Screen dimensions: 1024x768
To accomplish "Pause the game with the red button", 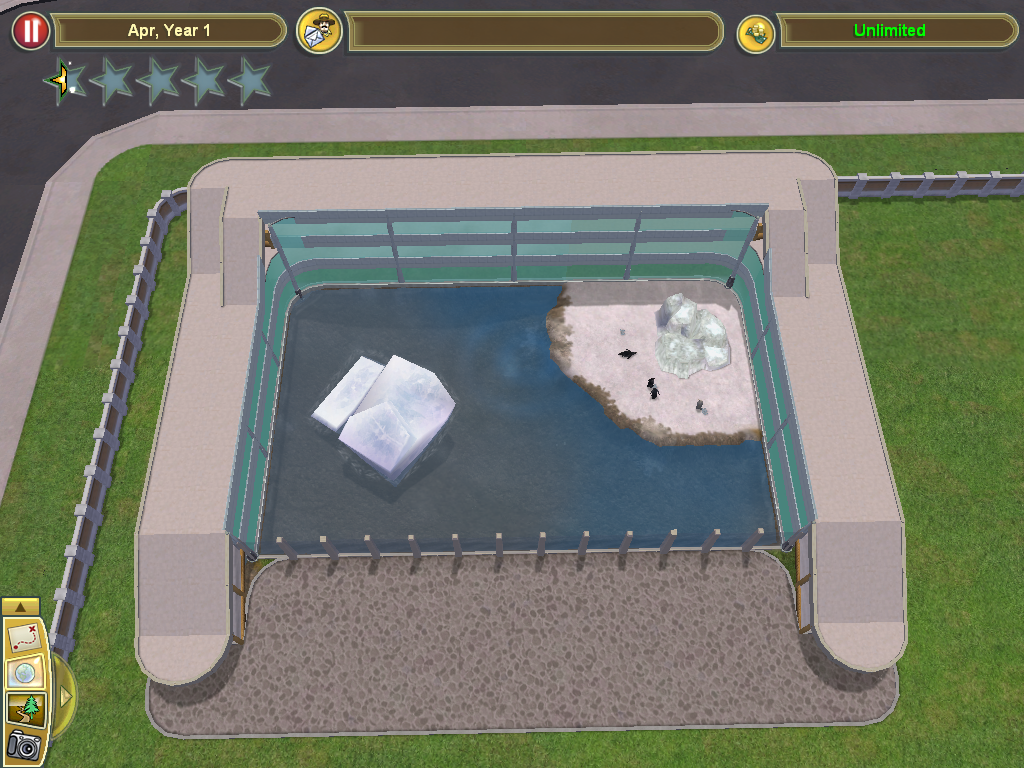I will click(x=30, y=31).
